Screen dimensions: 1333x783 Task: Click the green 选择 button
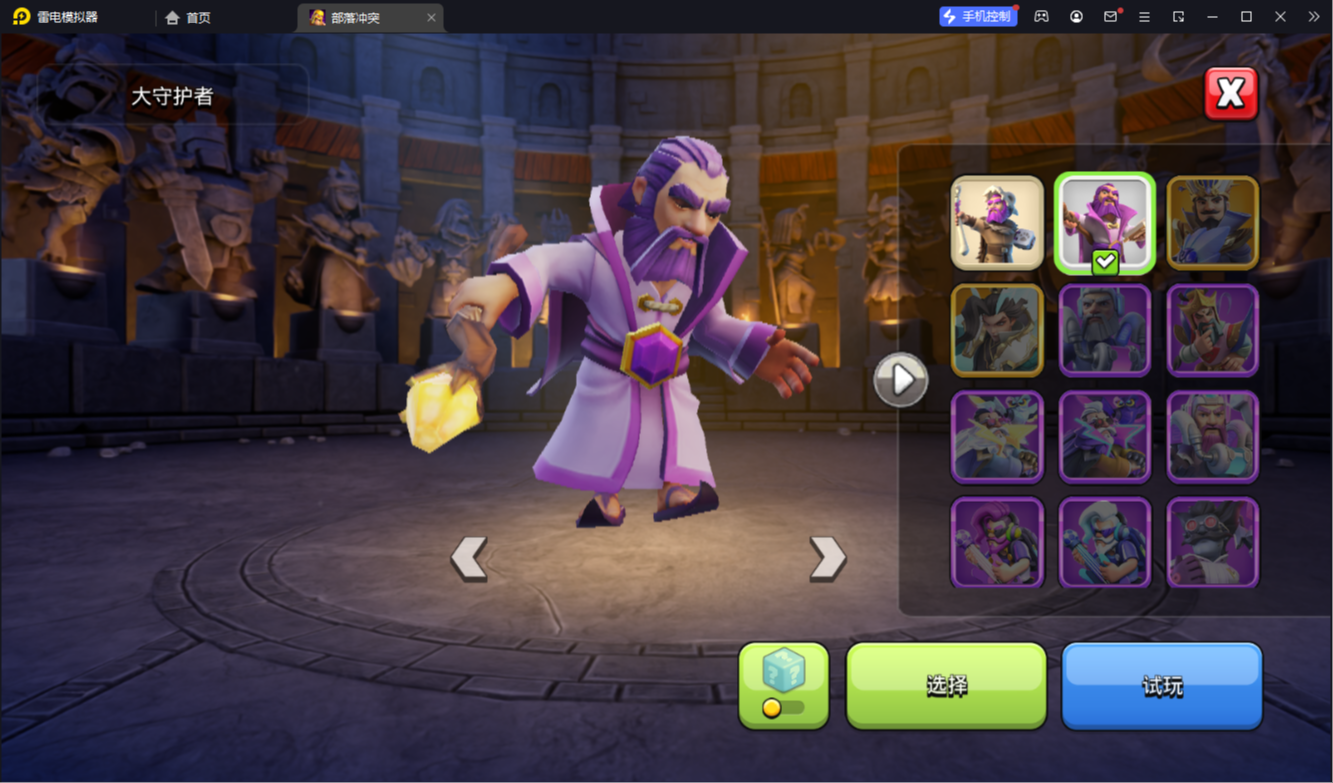click(x=946, y=685)
